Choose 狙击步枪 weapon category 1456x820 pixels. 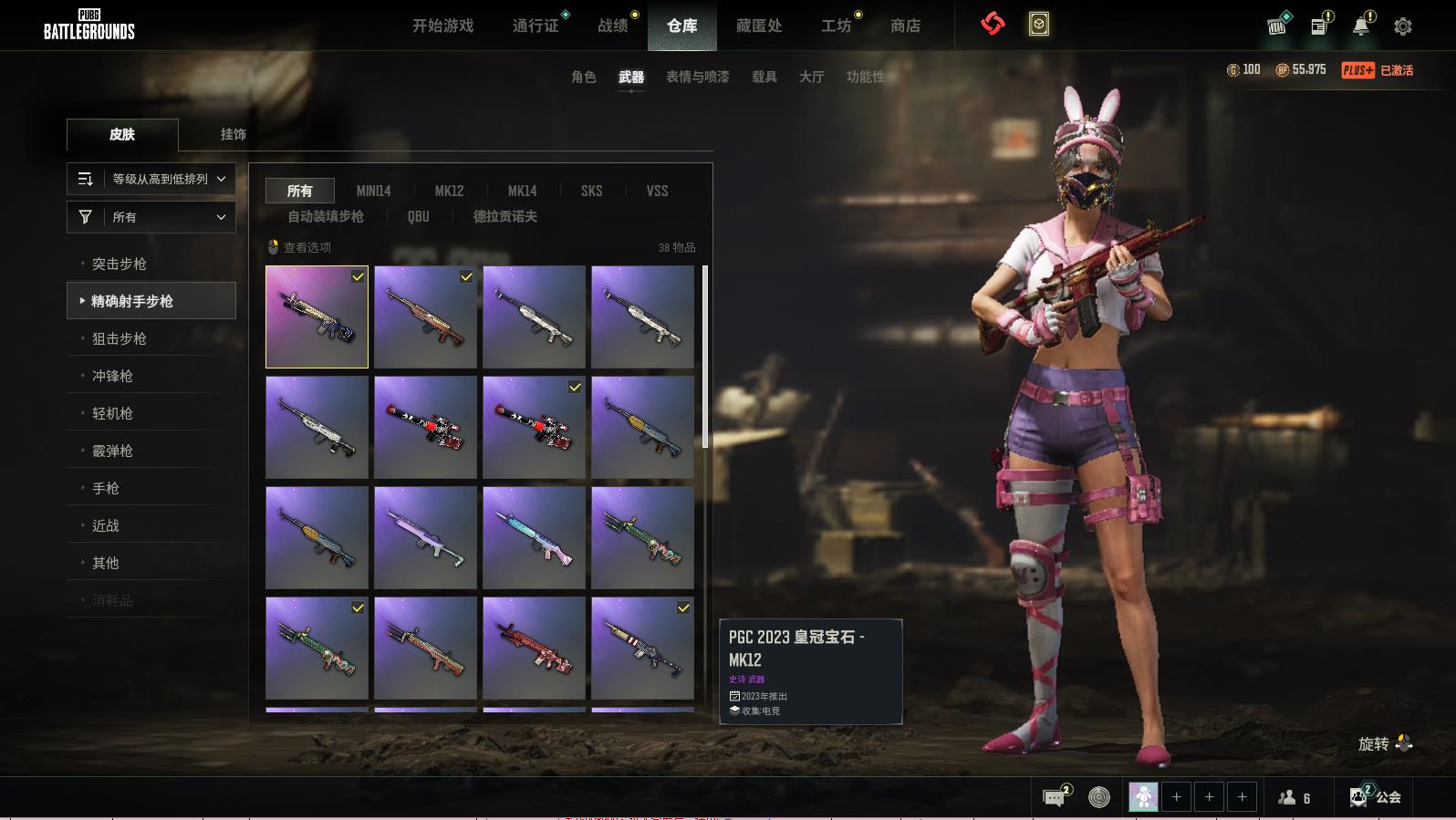coord(120,338)
